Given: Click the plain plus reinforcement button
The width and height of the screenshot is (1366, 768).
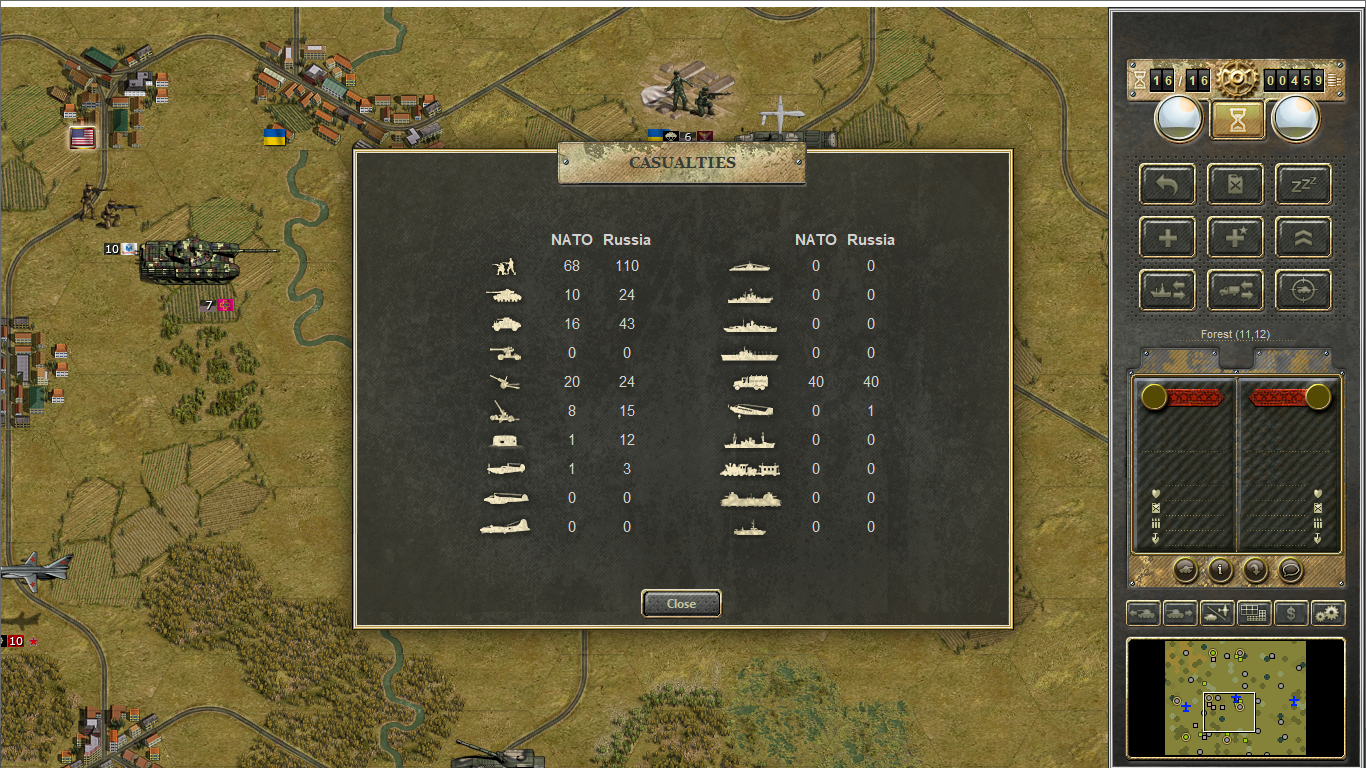Looking at the screenshot, I should (1168, 238).
